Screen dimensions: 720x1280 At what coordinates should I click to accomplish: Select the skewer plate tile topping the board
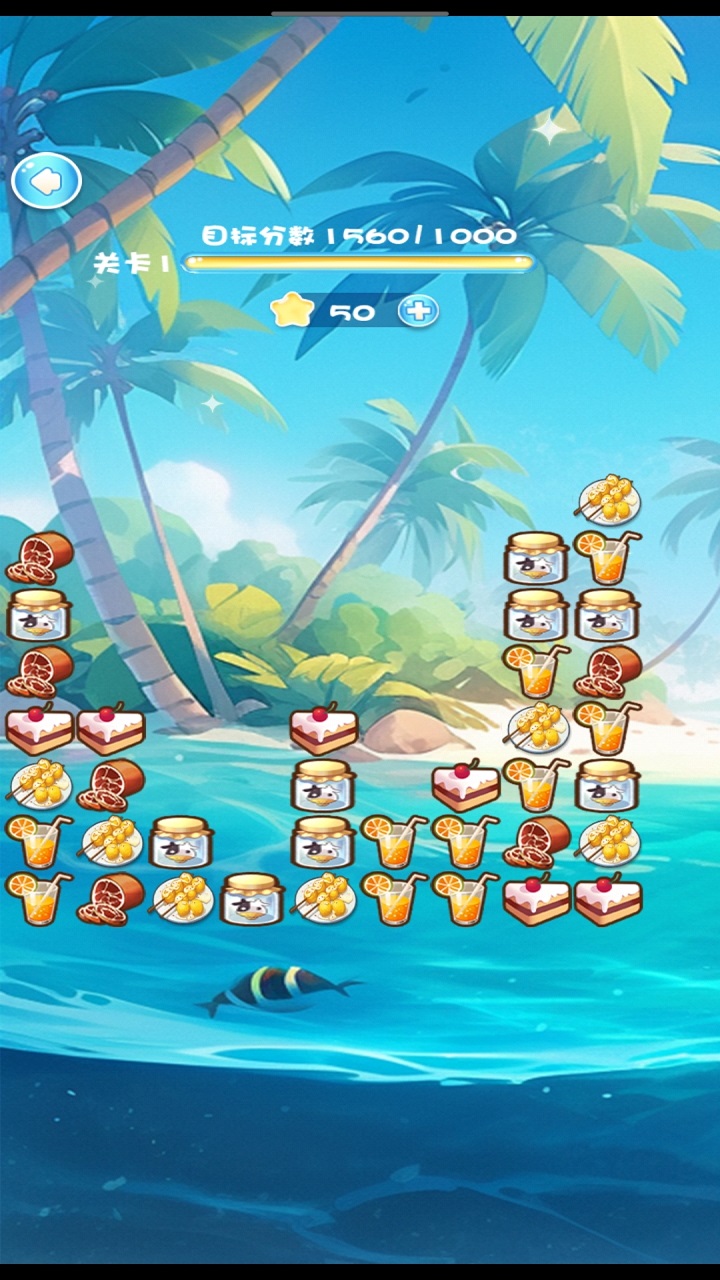[608, 499]
